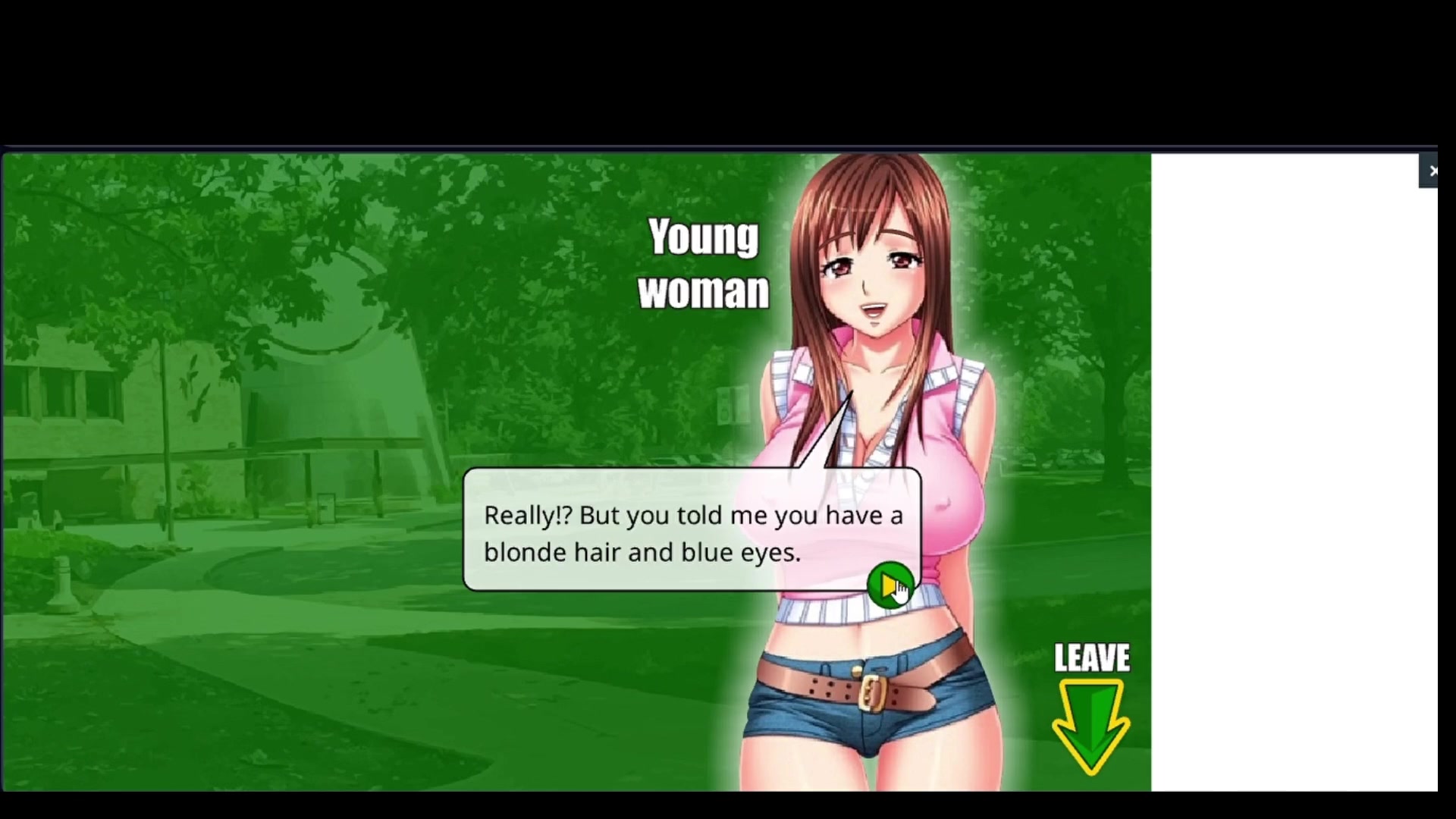Click the speech bubble pointer tail
Viewport: 1456px width, 819px height.
click(827, 432)
